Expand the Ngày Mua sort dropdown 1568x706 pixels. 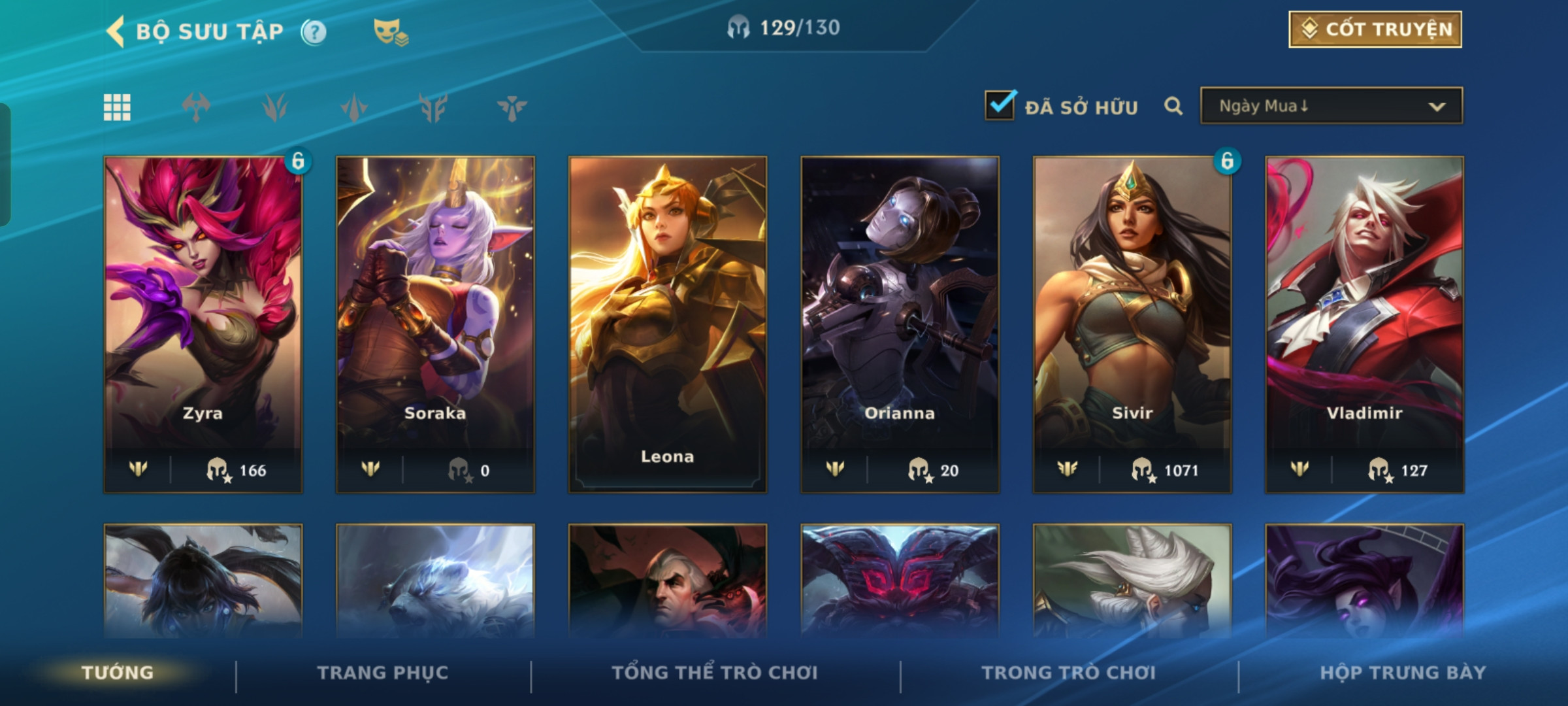coord(1331,106)
